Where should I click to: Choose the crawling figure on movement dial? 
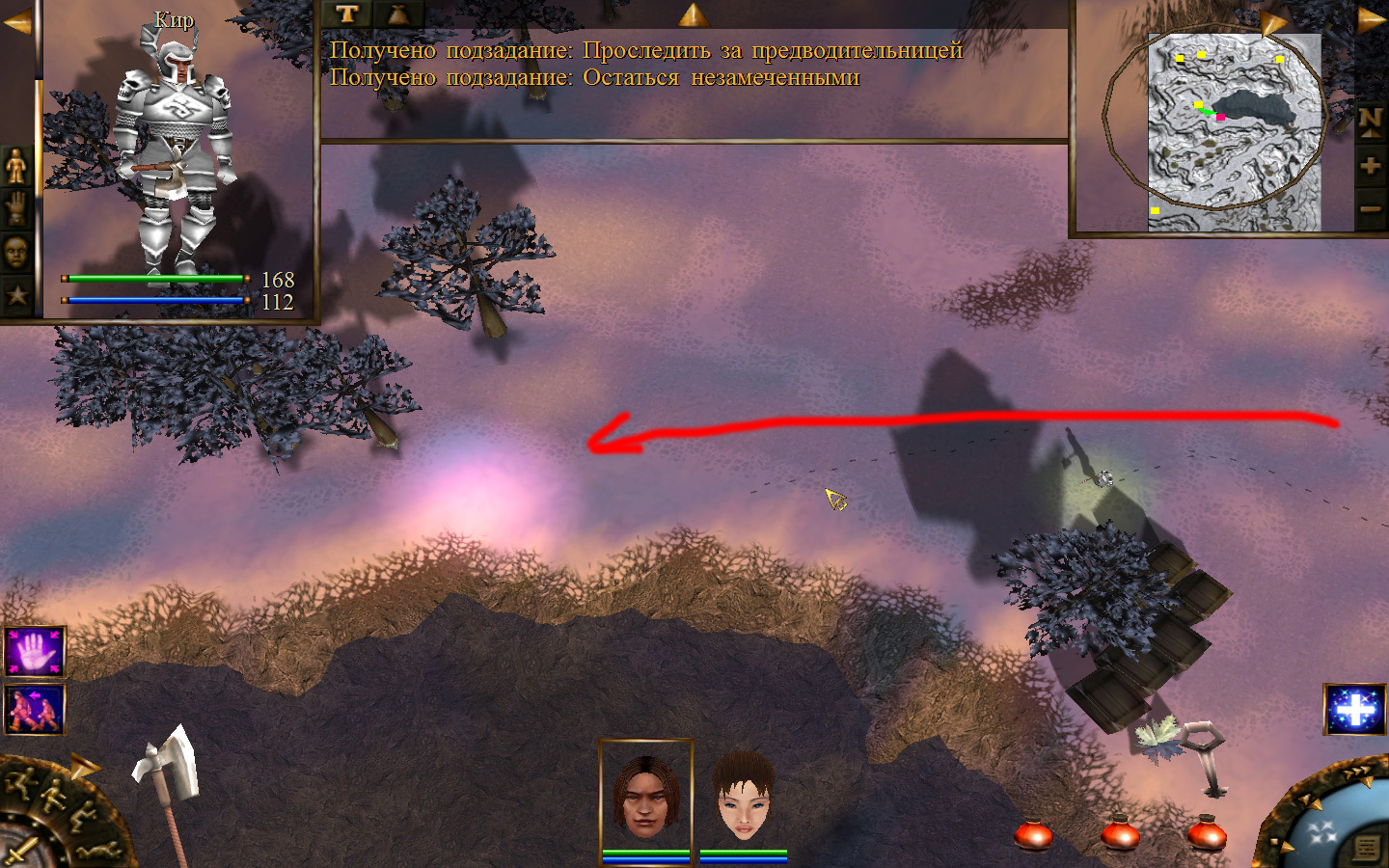(x=99, y=851)
